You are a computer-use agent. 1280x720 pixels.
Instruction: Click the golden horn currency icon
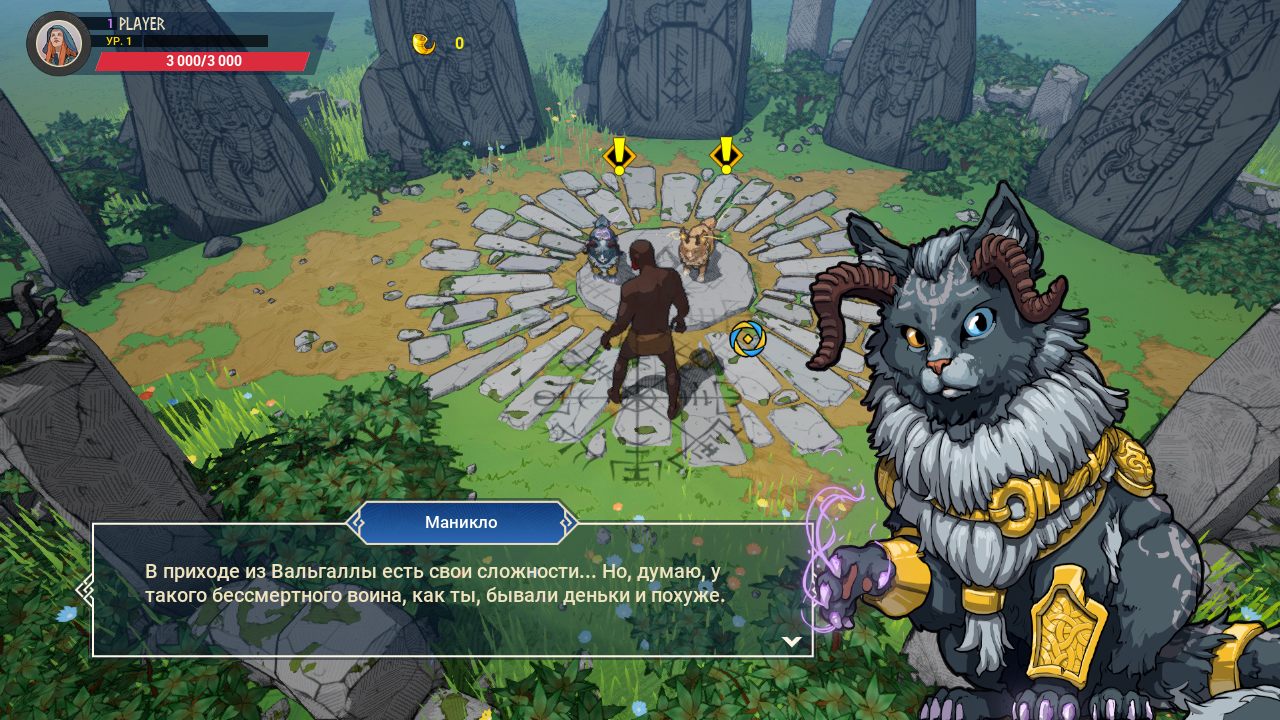[x=424, y=44]
